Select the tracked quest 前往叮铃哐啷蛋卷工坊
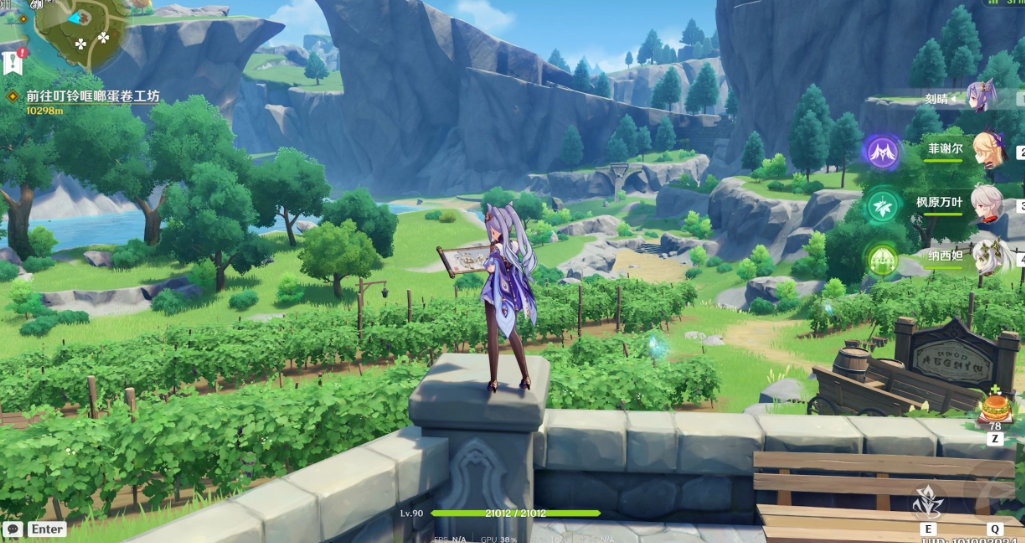Image resolution: width=1025 pixels, height=543 pixels. [x=92, y=96]
